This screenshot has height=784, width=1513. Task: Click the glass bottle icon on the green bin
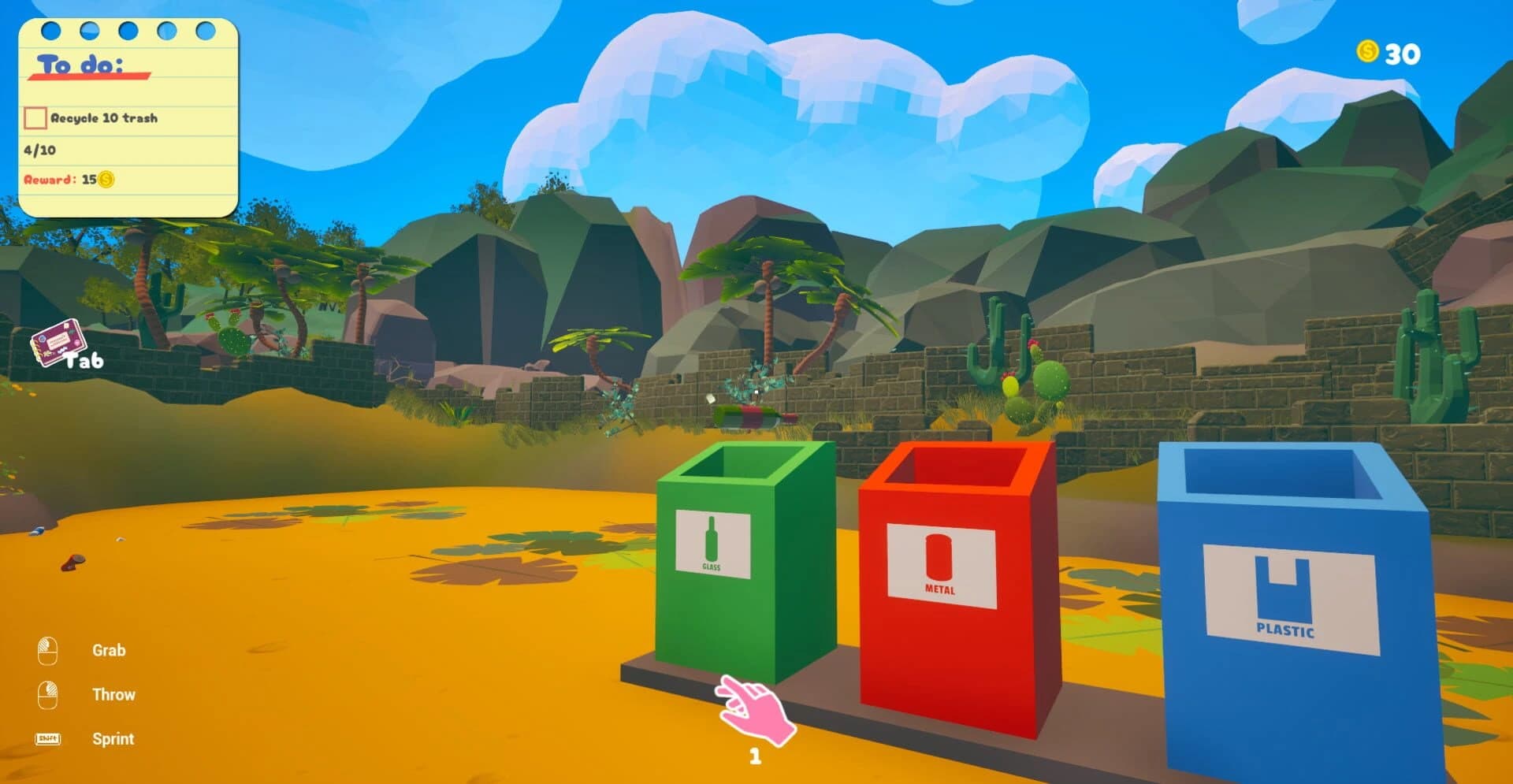(710, 539)
